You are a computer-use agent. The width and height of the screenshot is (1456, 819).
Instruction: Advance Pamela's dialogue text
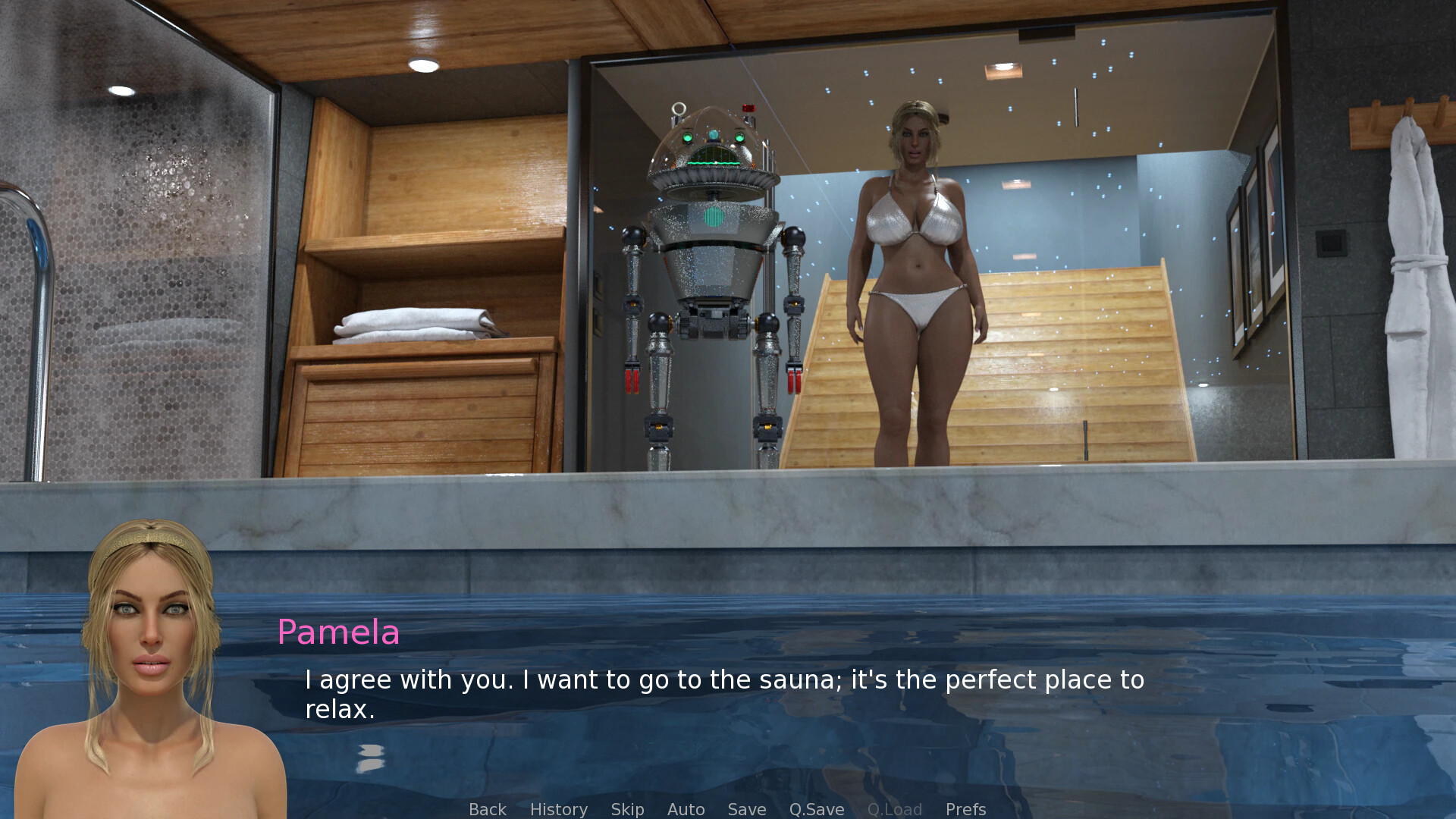[x=723, y=694]
